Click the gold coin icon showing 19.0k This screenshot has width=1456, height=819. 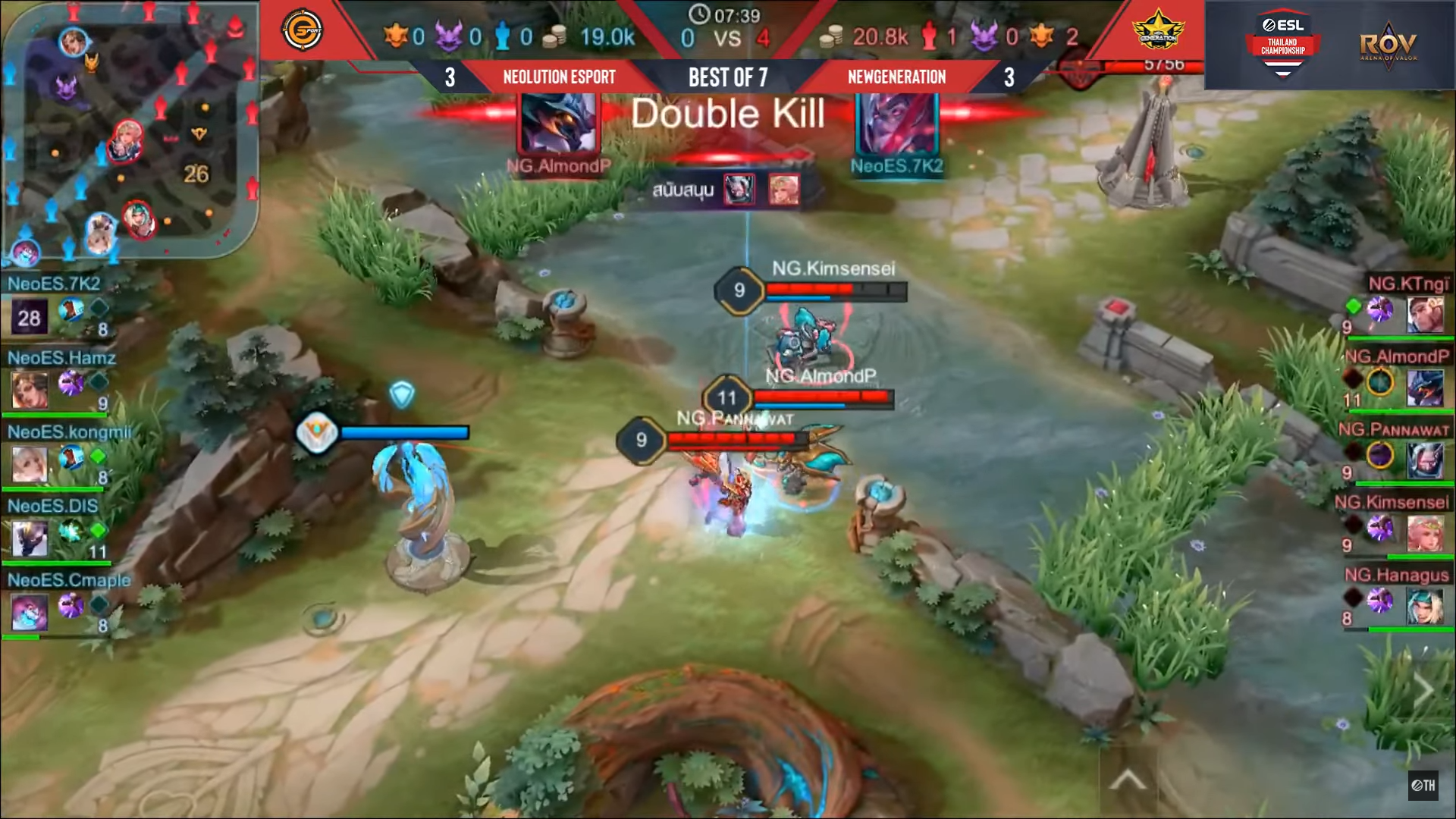click(x=555, y=36)
